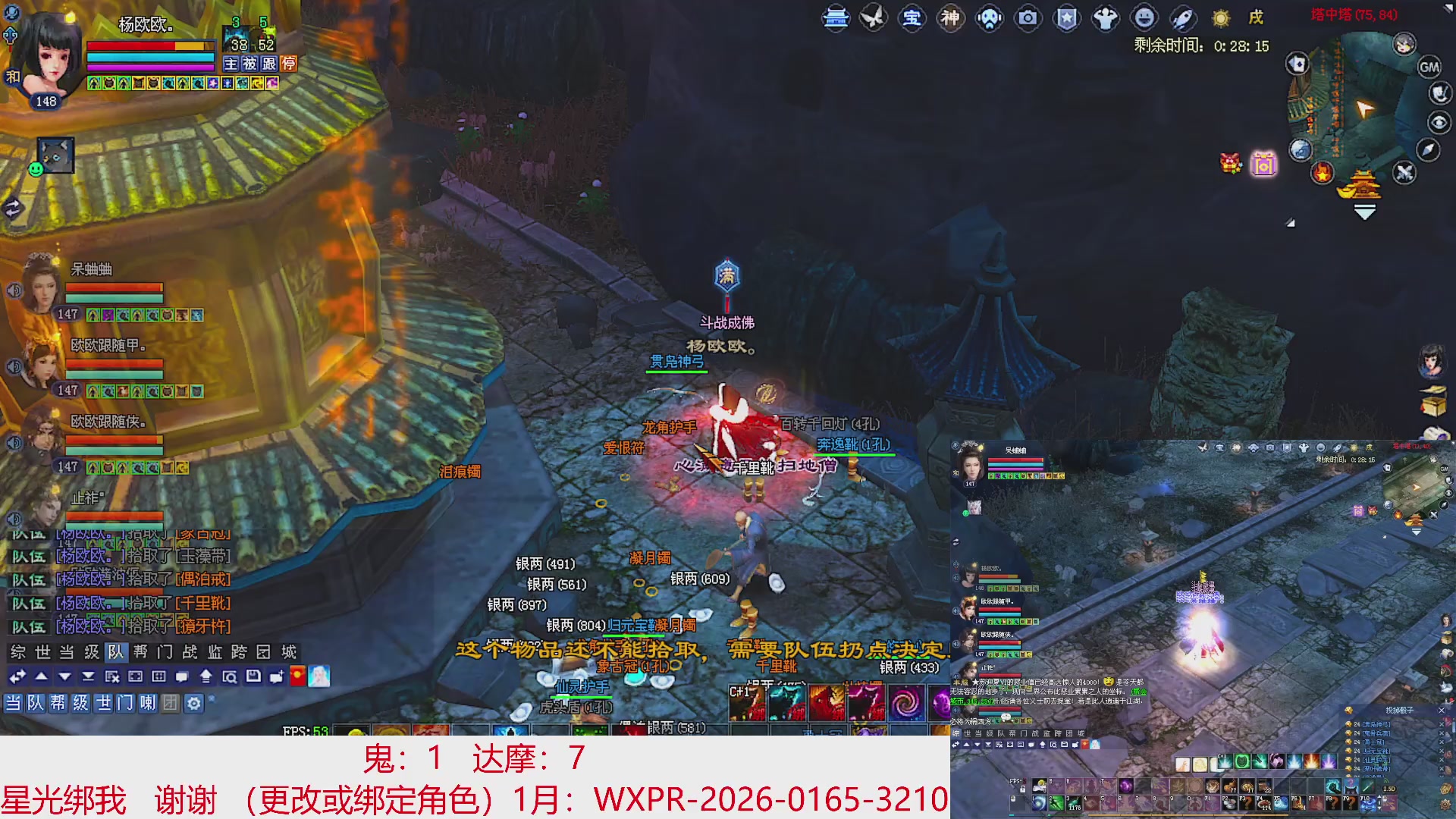The width and height of the screenshot is (1456, 819).
Task: Open the chat settings gear icon
Action: pos(194,703)
